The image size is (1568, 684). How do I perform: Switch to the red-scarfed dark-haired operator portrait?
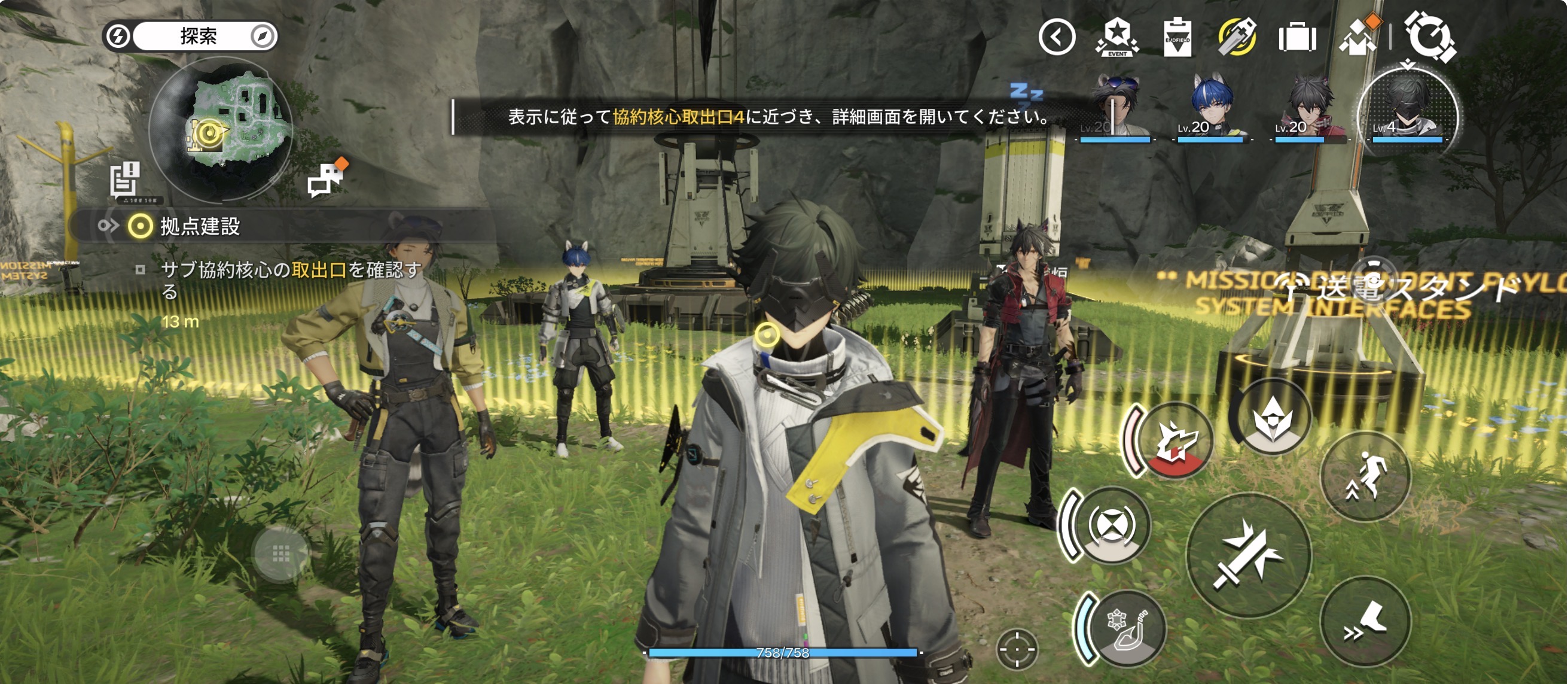coord(1308,111)
